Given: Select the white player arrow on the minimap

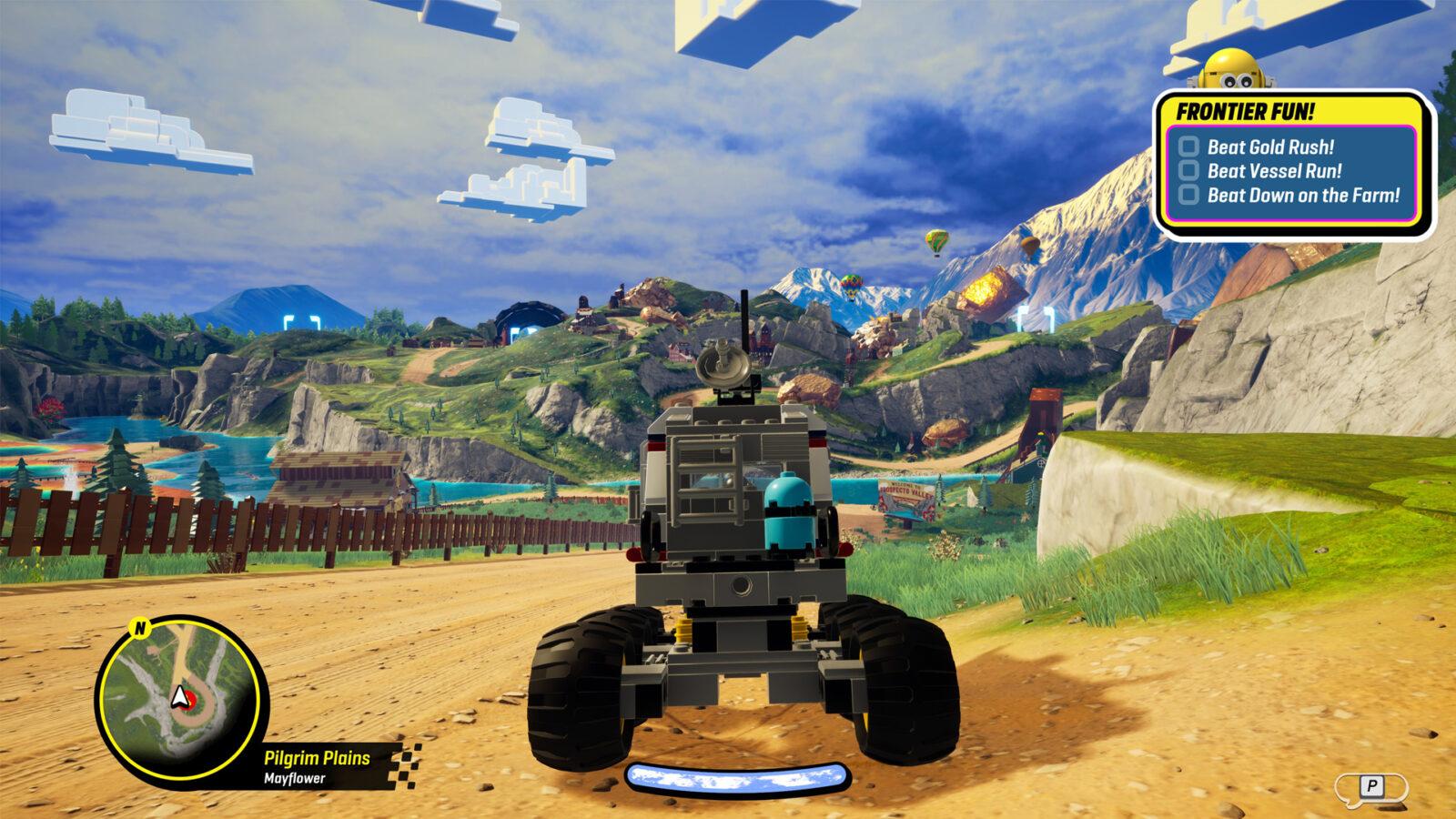Looking at the screenshot, I should coord(179,697).
